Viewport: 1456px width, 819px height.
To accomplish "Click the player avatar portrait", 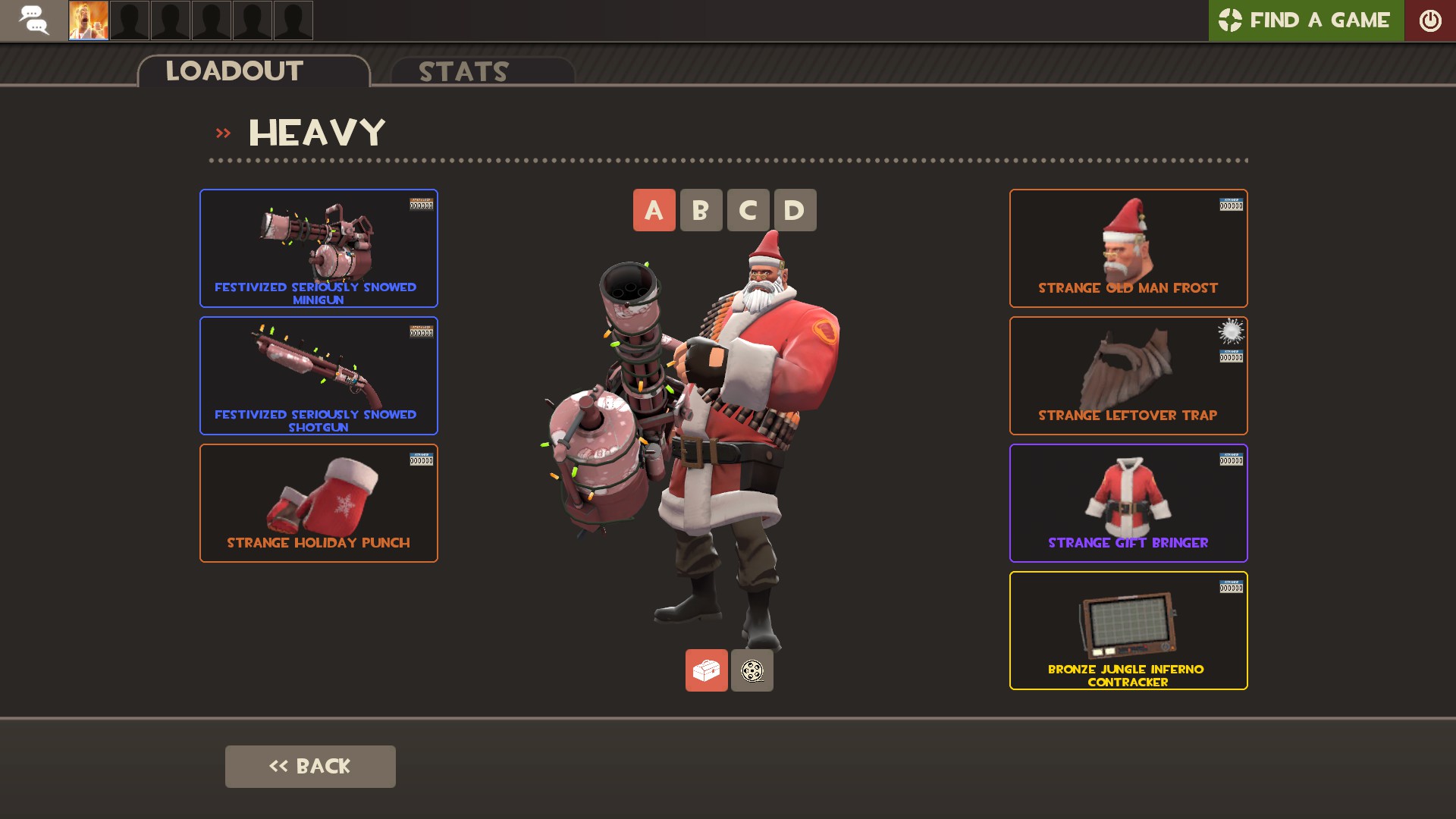I will pos(89,20).
